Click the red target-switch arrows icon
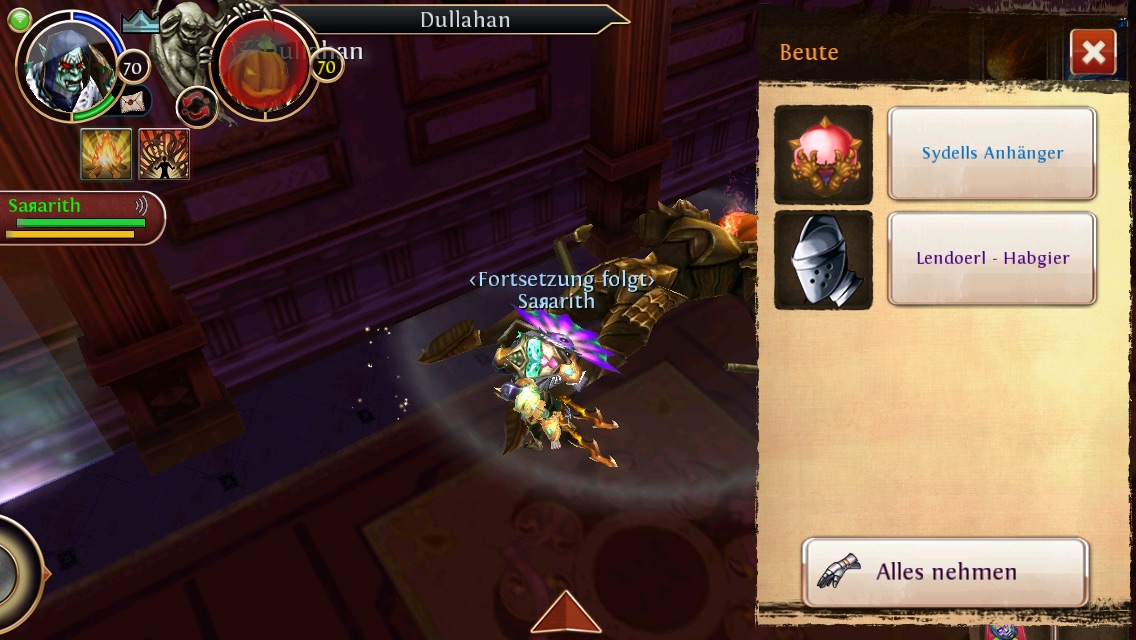1136x640 pixels. 195,106
